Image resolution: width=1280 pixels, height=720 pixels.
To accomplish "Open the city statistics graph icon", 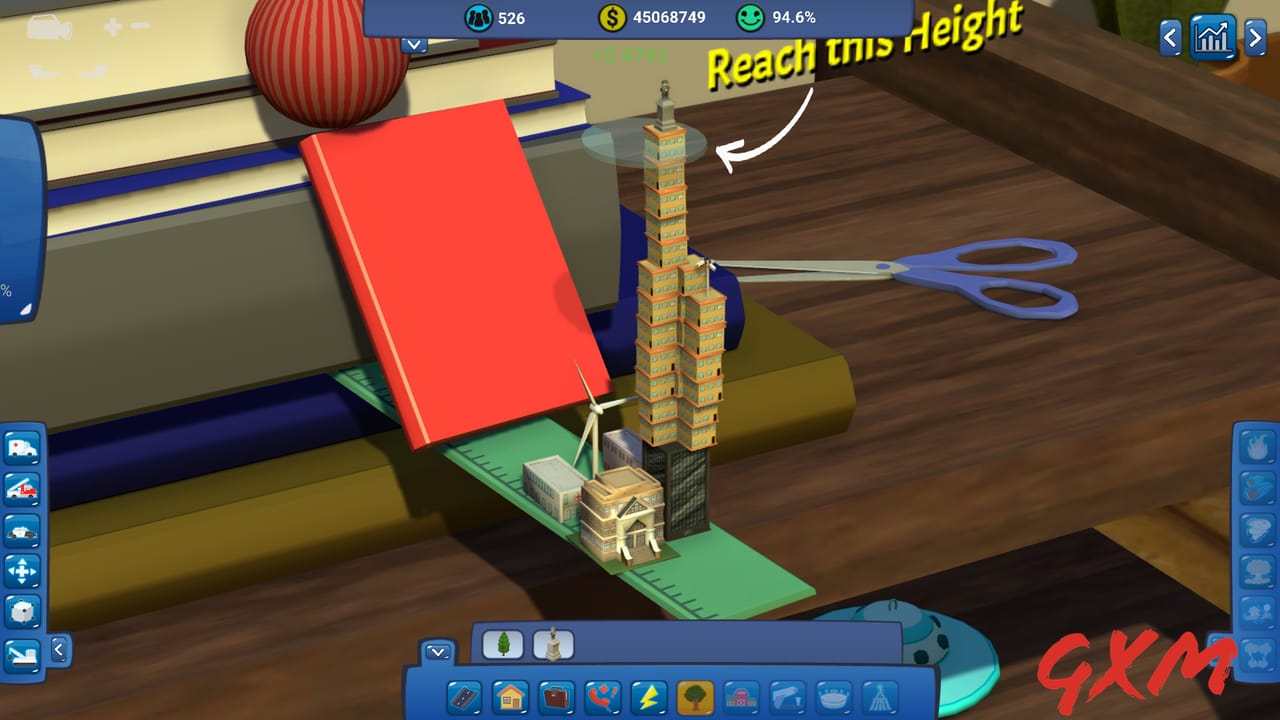I will point(1213,38).
